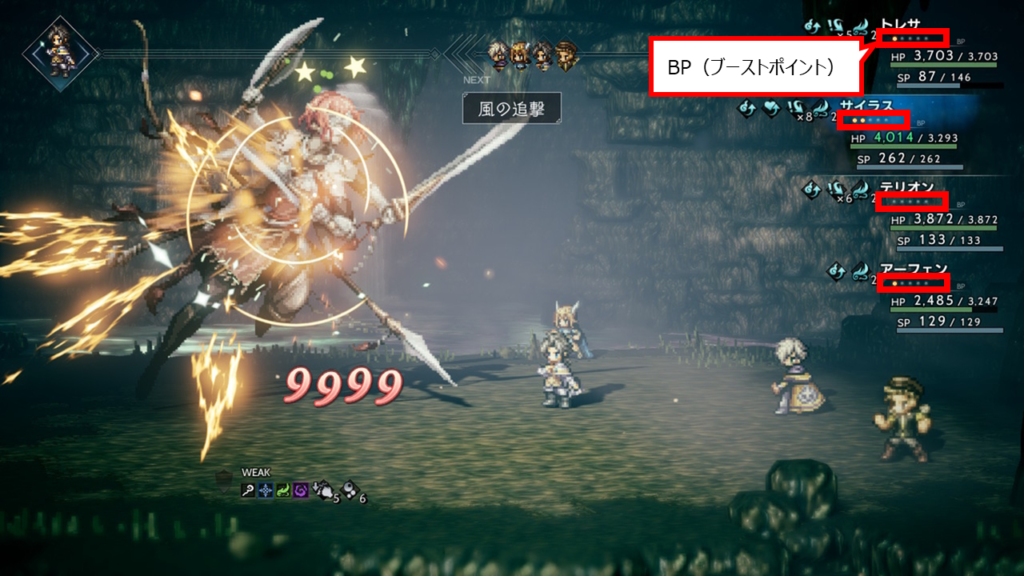Click the purple dark weakness icon
The image size is (1024, 576).
[x=299, y=490]
